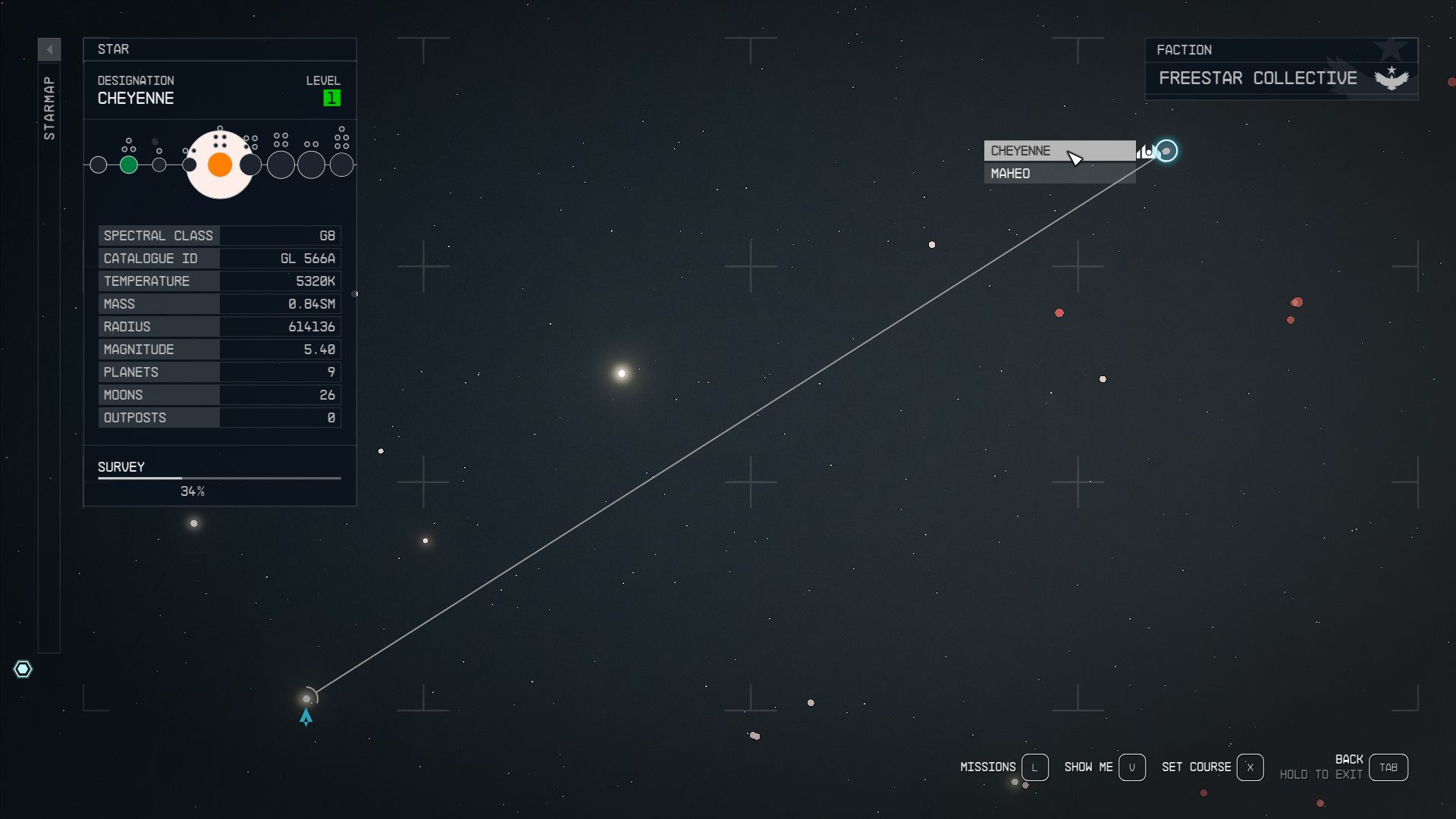The height and width of the screenshot is (819, 1456).
Task: Collapse the STAR panel with the left chevron
Action: tap(50, 48)
